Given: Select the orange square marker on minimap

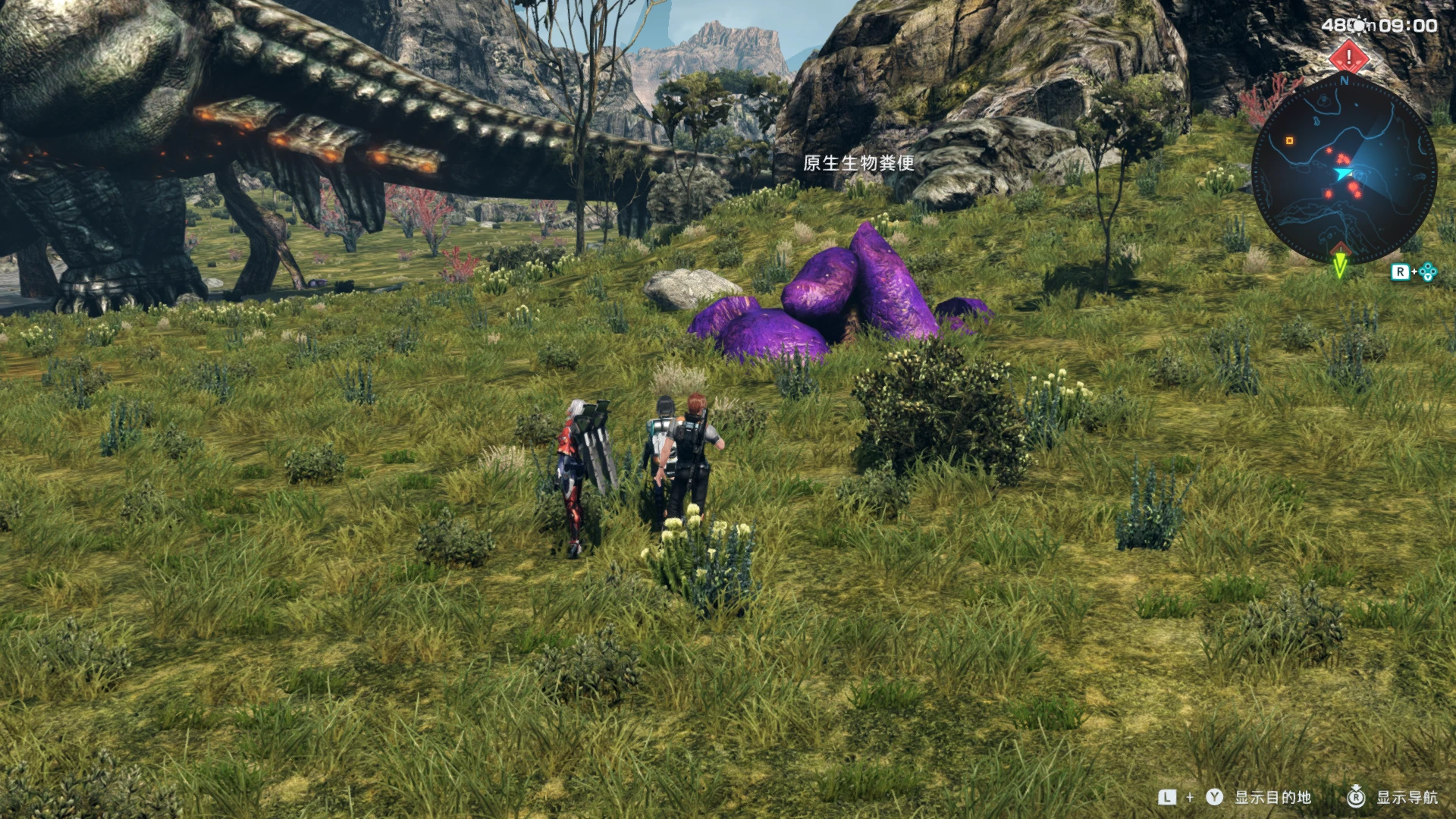Looking at the screenshot, I should tap(1289, 140).
